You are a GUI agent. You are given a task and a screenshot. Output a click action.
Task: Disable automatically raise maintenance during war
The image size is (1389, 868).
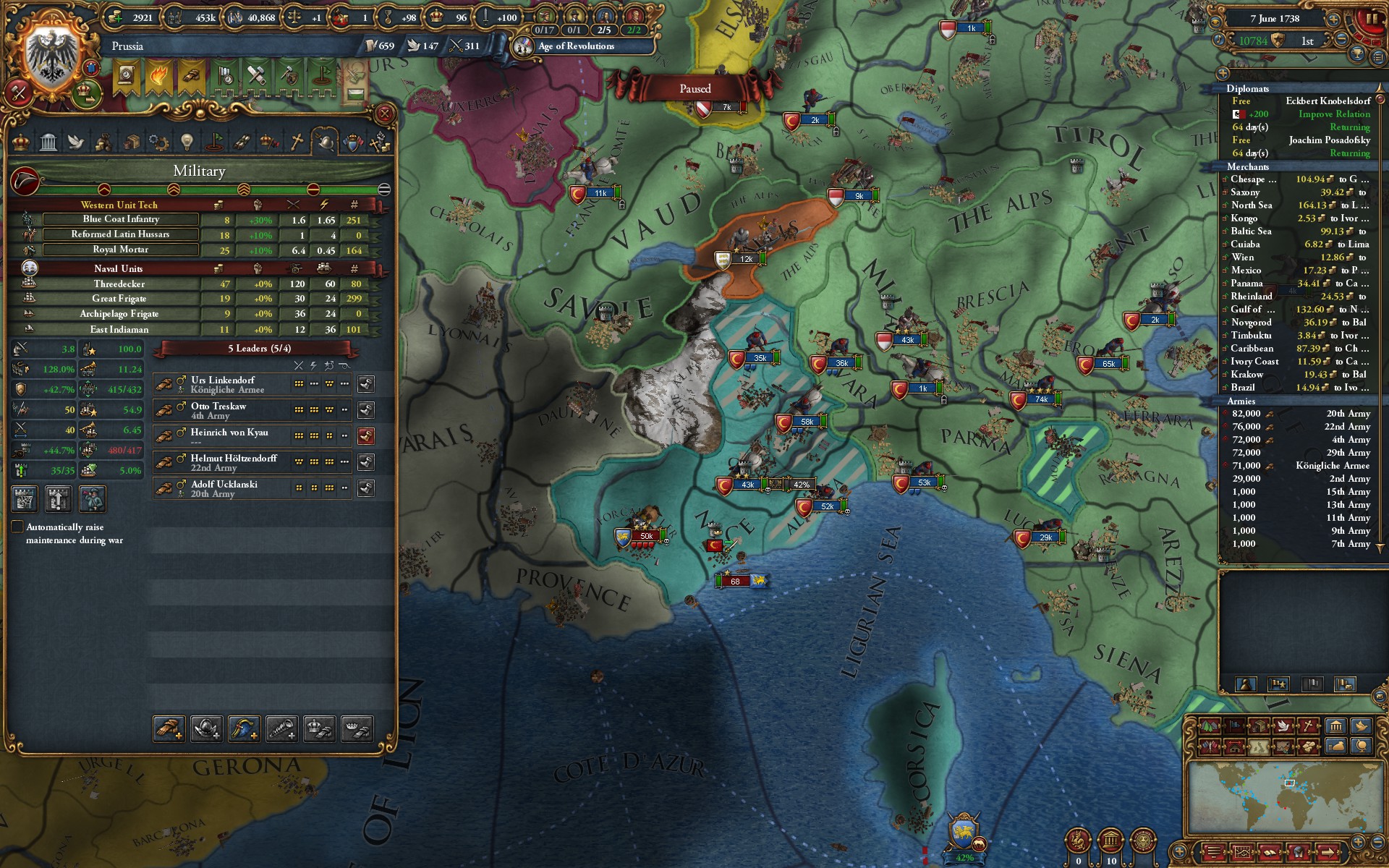click(x=17, y=527)
